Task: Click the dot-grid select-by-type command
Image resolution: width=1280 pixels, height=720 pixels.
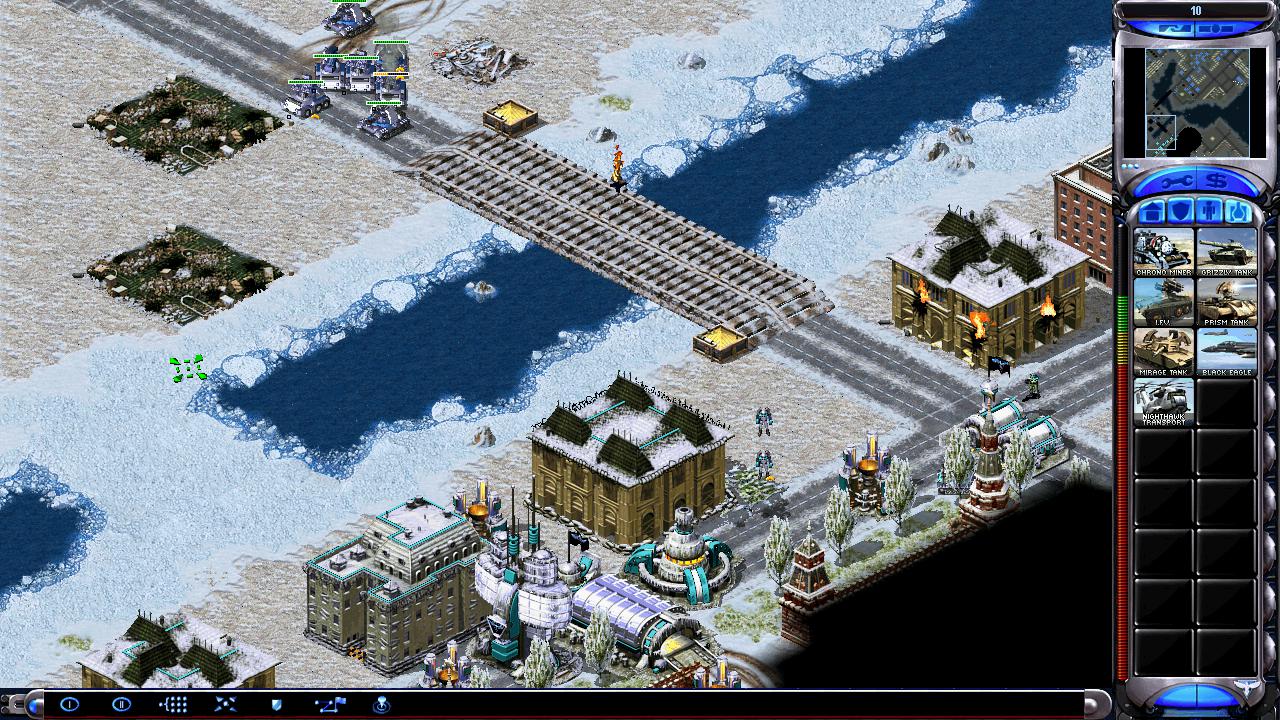Action: pos(173,705)
